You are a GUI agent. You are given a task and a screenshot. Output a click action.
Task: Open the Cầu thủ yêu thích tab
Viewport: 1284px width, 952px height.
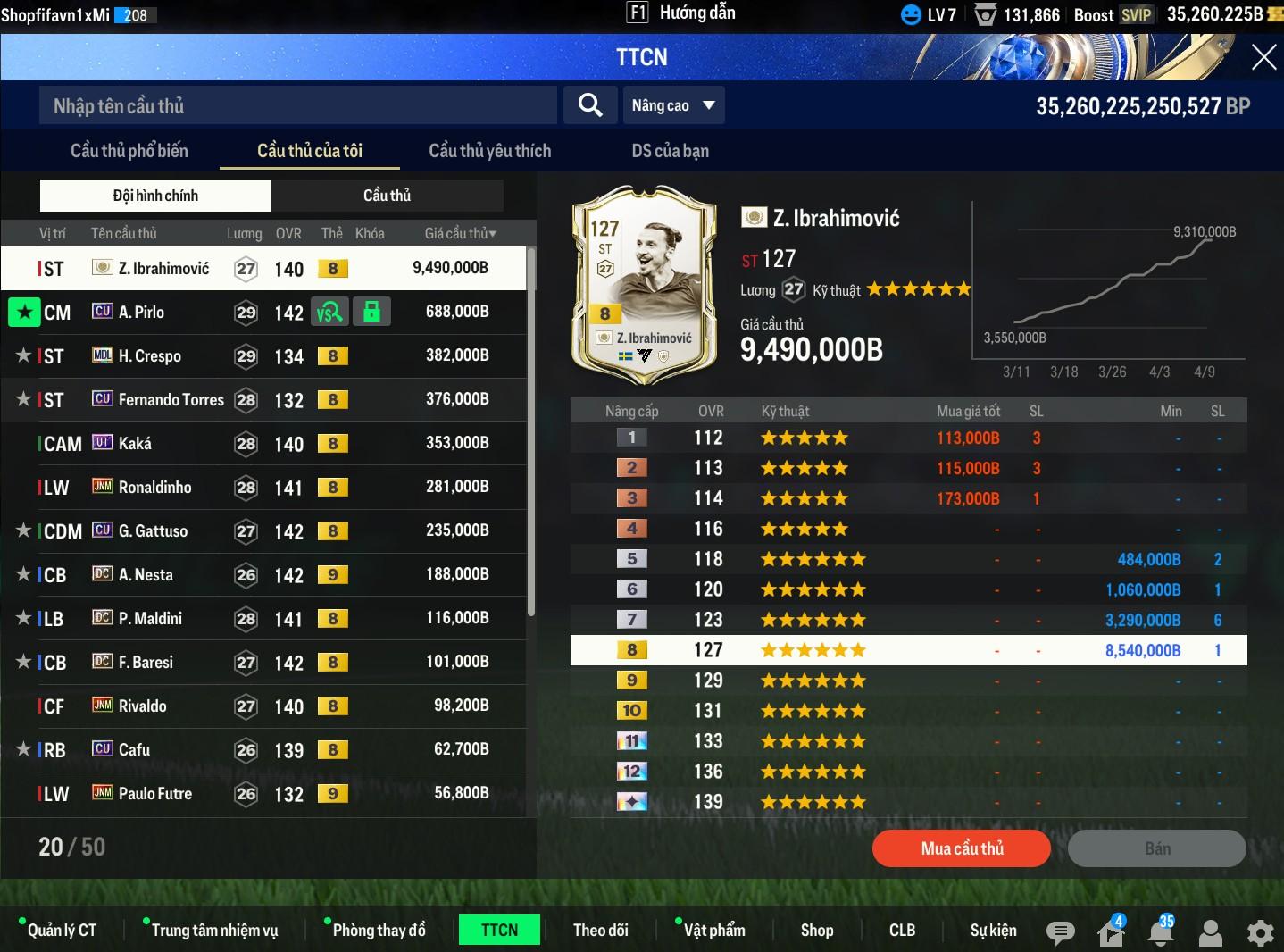489,151
